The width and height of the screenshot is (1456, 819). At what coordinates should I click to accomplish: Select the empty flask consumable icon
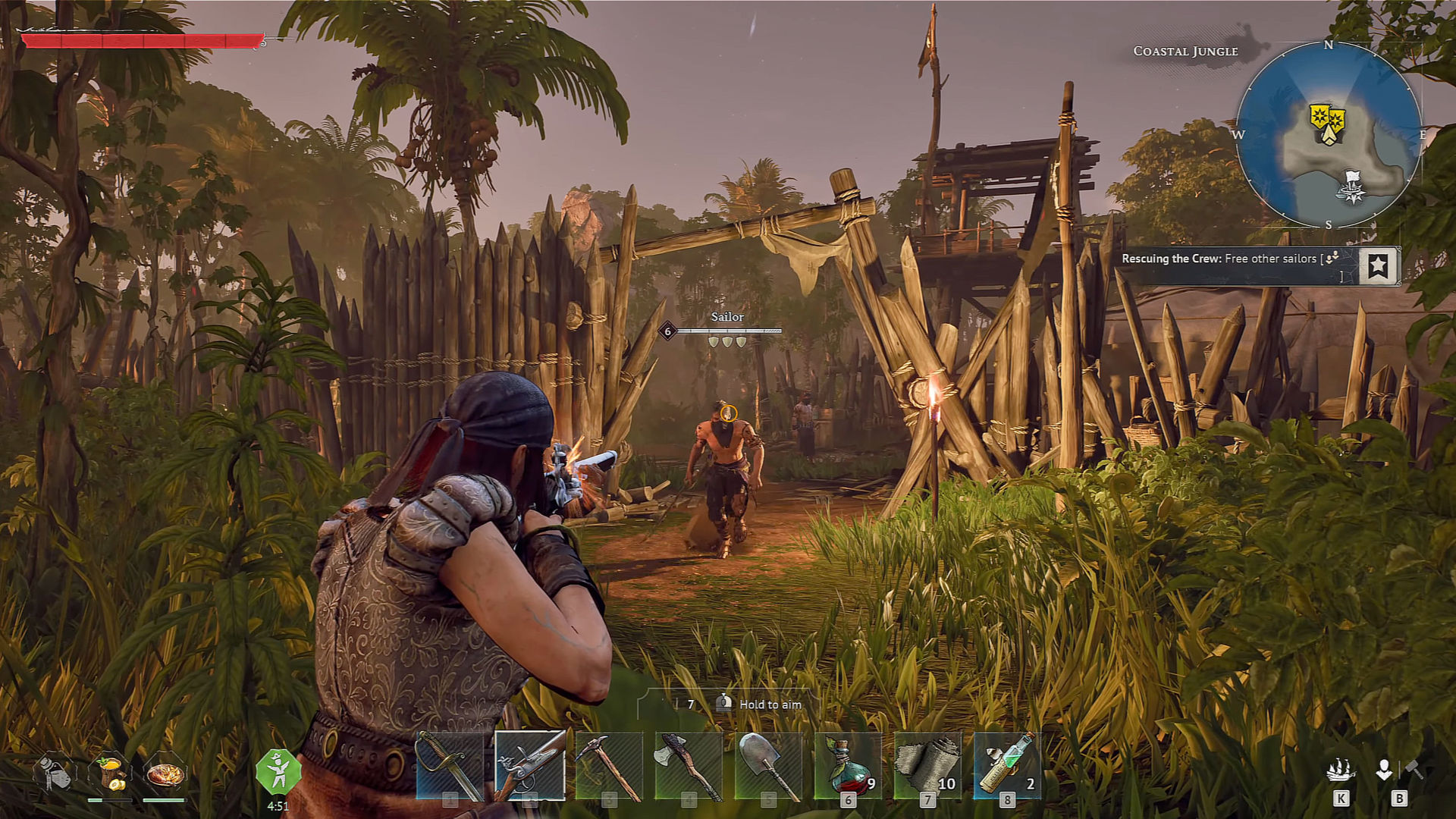click(x=54, y=773)
